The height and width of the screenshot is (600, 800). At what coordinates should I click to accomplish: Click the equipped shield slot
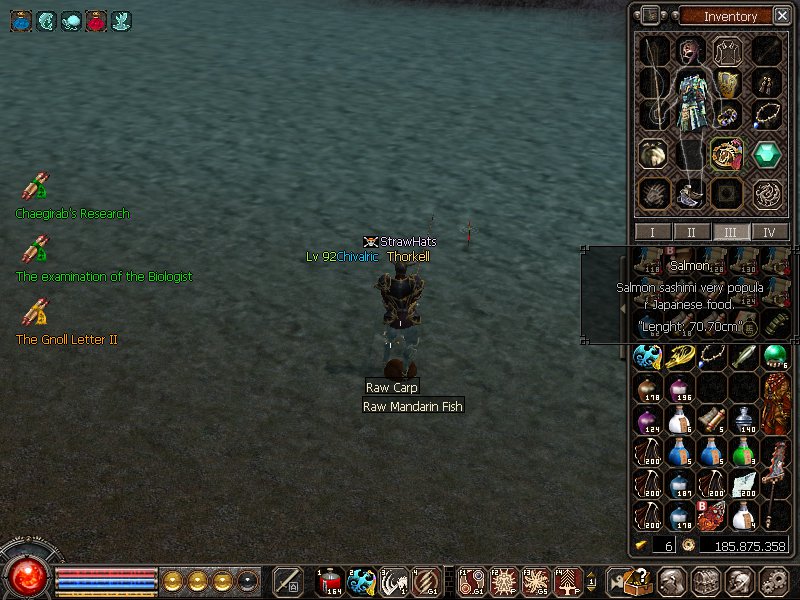click(x=727, y=84)
